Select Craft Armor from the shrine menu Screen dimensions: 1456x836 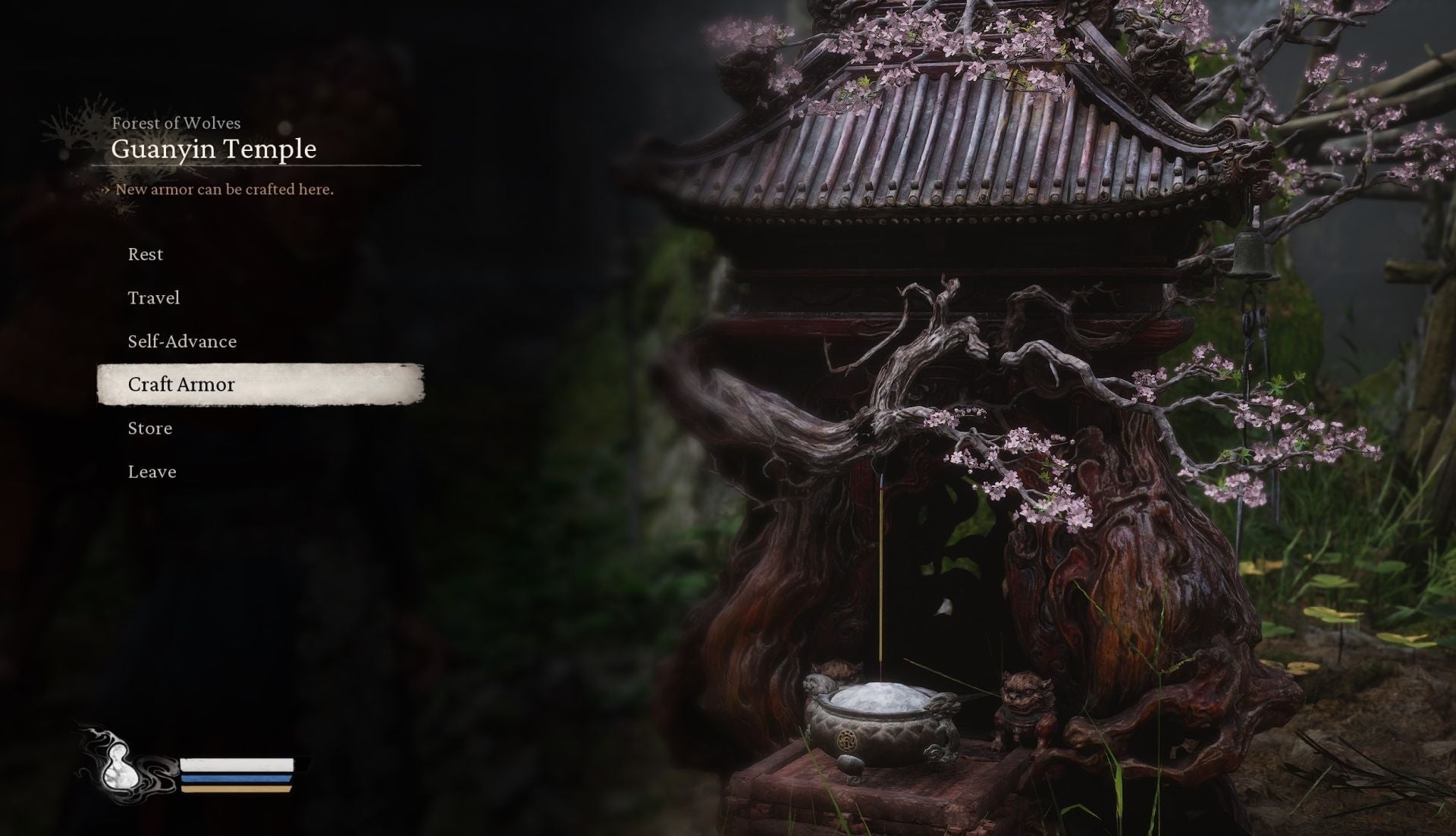182,385
